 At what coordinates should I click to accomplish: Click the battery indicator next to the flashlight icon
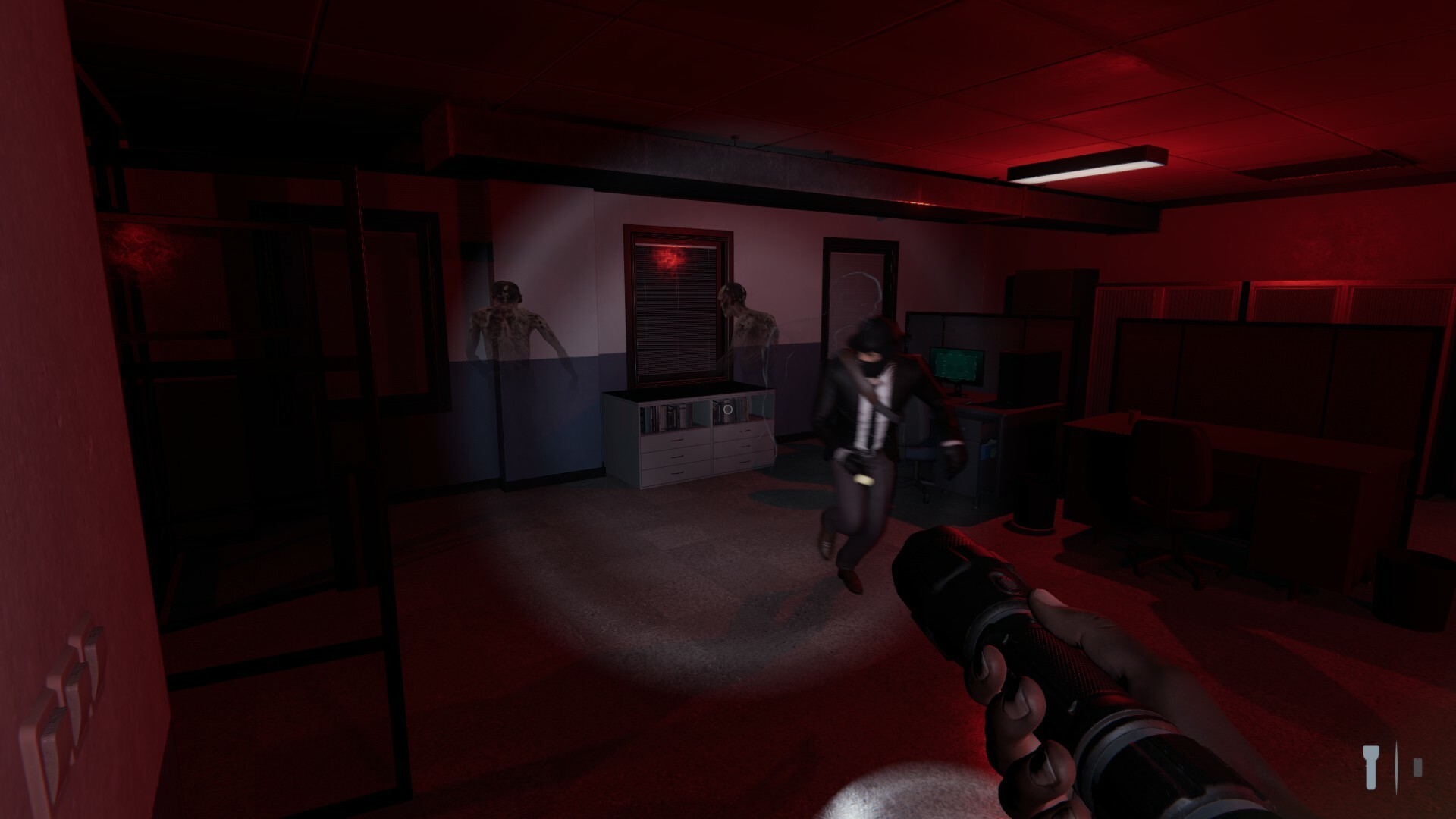click(x=1417, y=768)
